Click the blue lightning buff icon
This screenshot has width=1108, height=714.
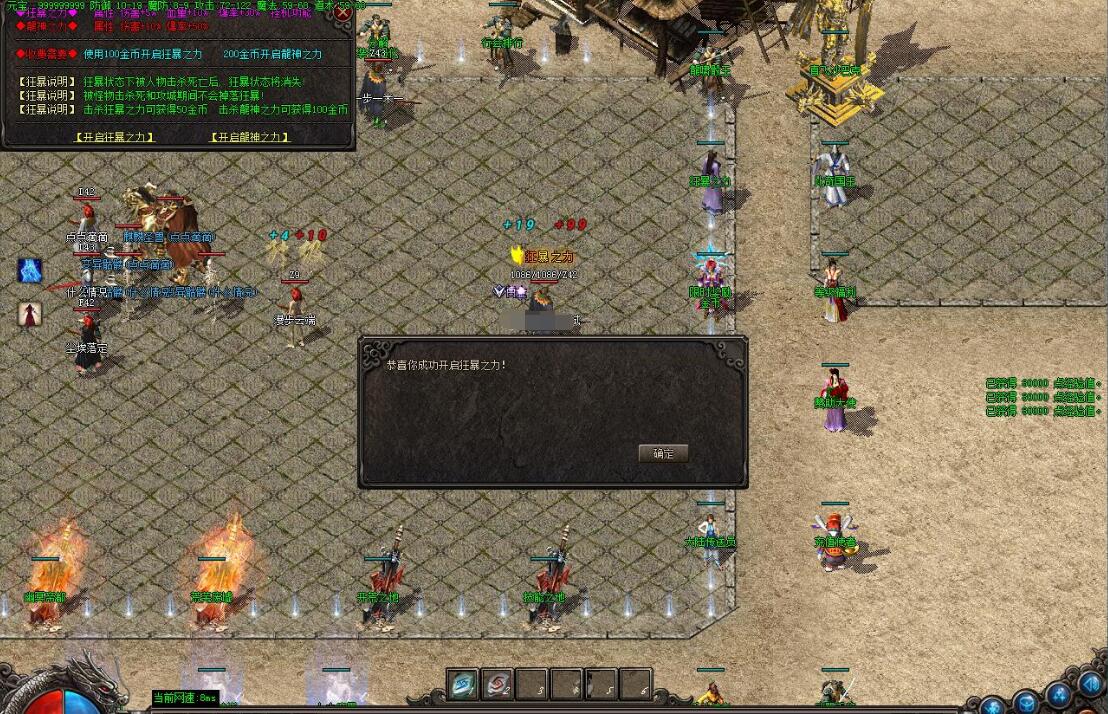pos(30,271)
